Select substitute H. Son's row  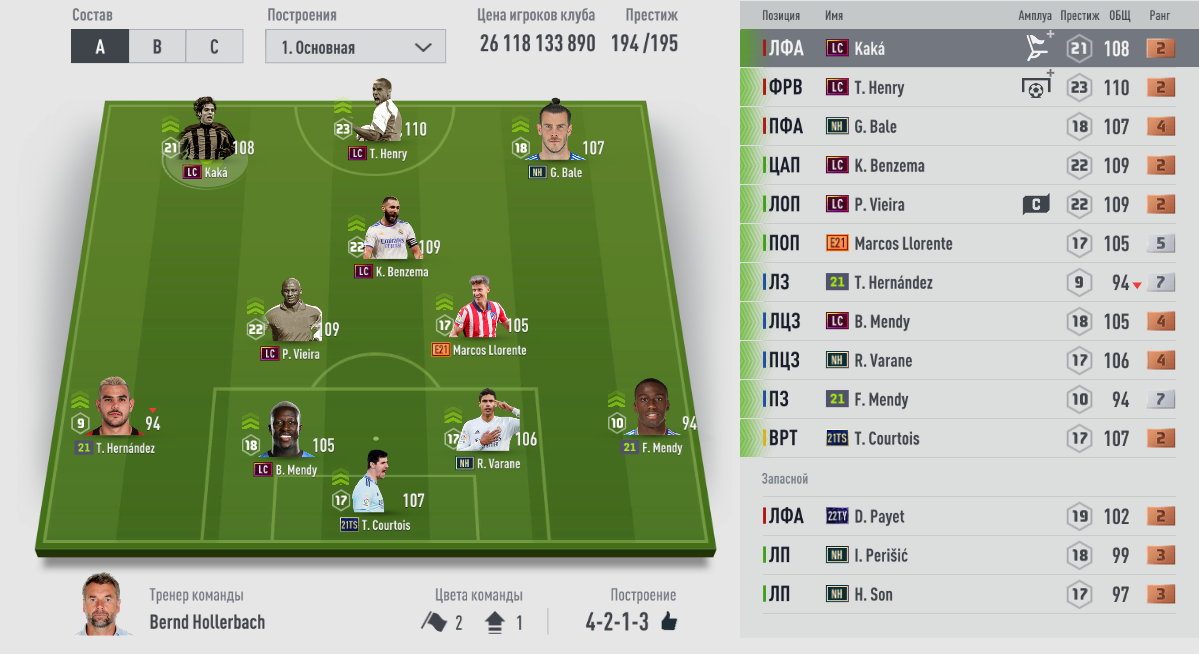click(968, 595)
